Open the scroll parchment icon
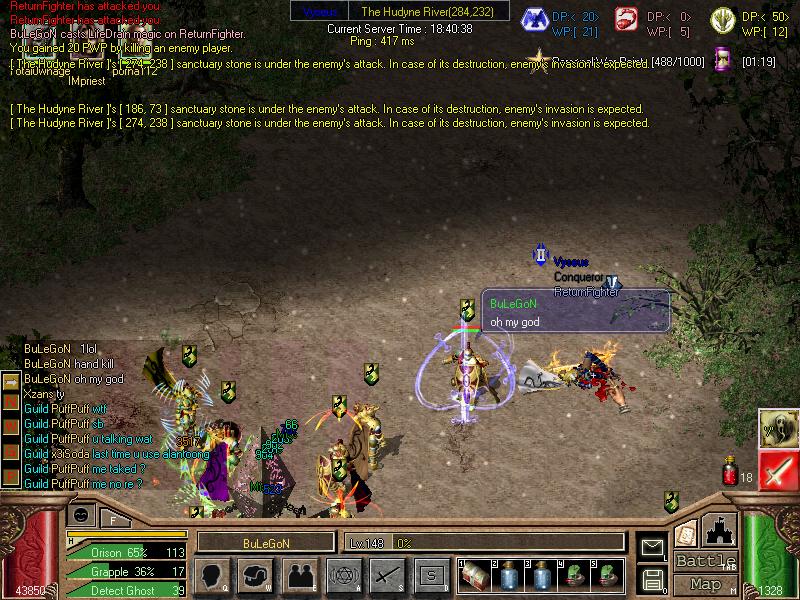The image size is (800, 600). point(686,533)
